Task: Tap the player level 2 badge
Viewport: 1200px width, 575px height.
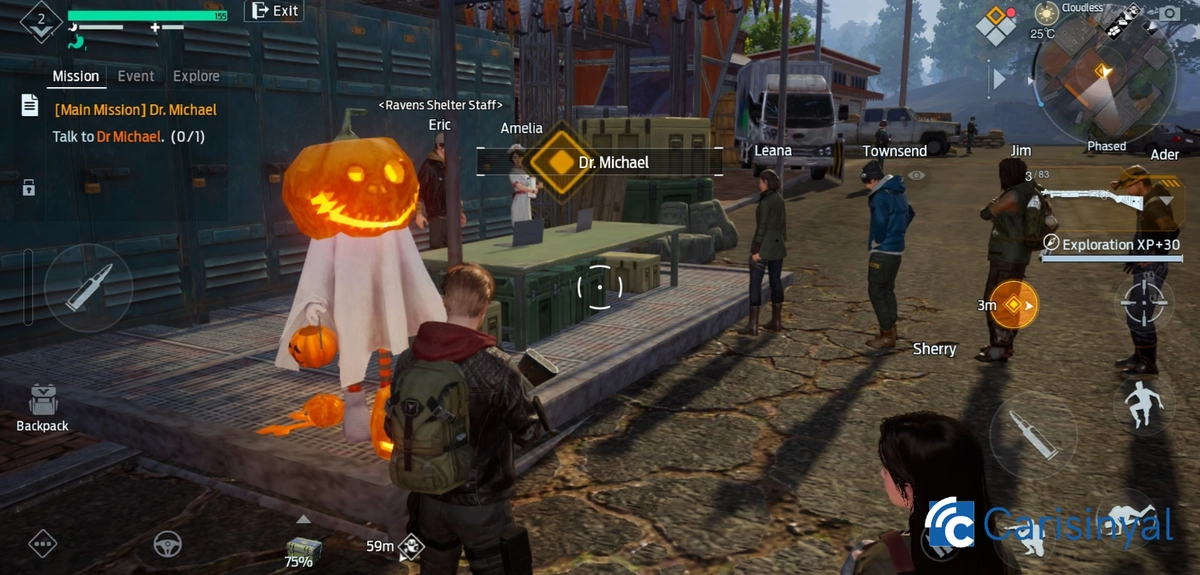Action: click(41, 20)
